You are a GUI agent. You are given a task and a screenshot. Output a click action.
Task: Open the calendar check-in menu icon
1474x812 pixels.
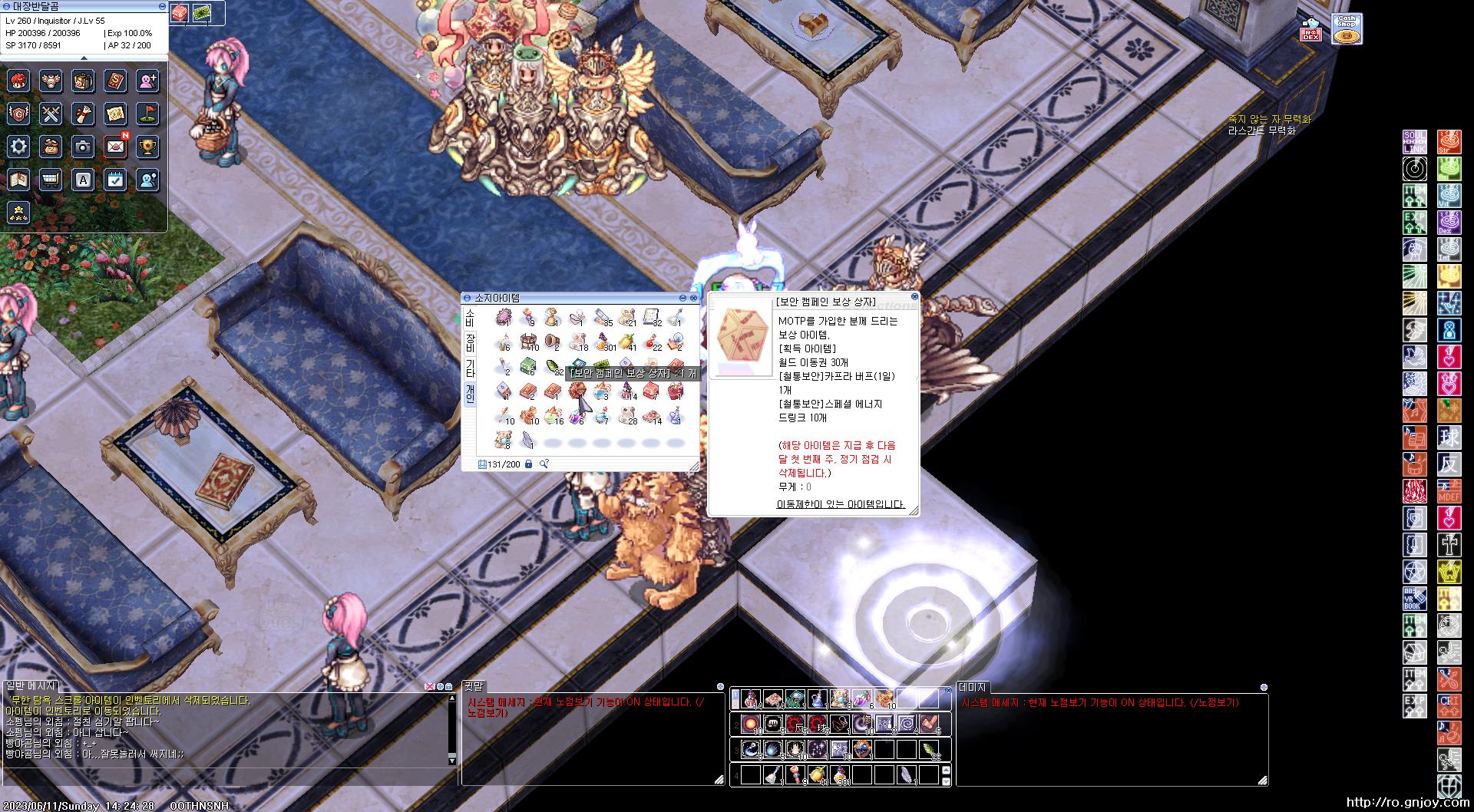[x=116, y=180]
